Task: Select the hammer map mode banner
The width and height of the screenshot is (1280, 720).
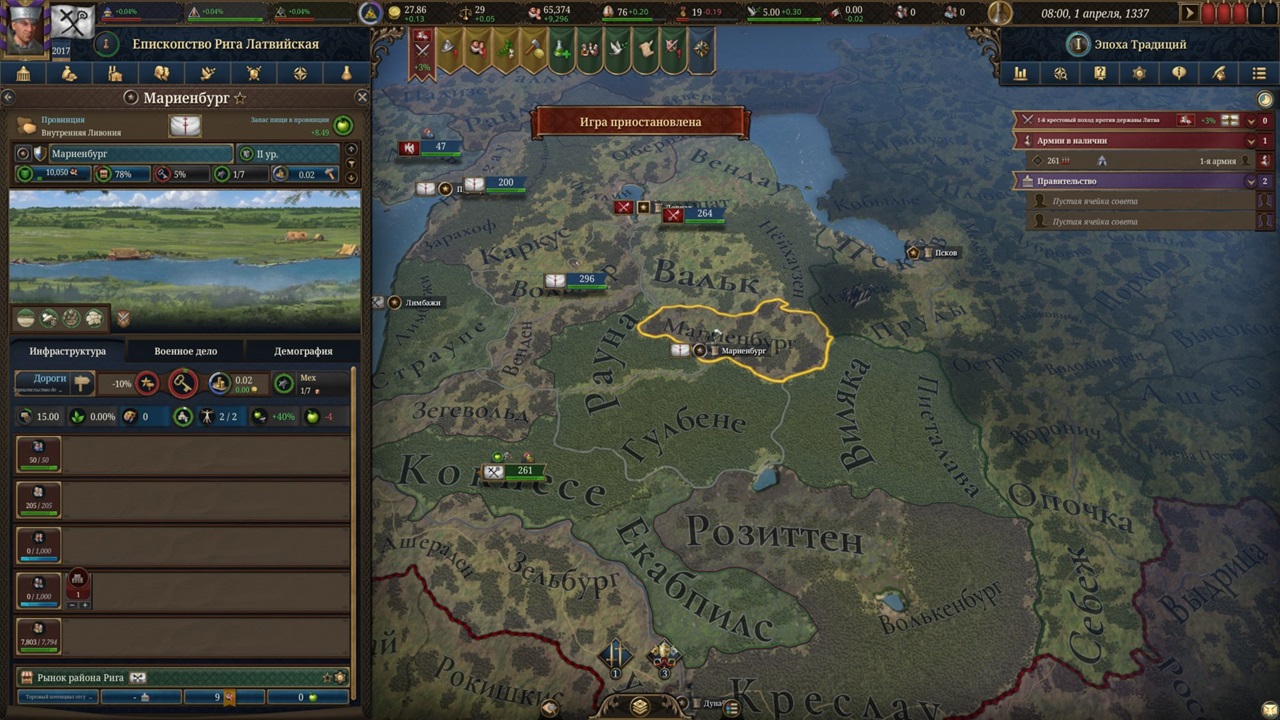Action: 535,50
